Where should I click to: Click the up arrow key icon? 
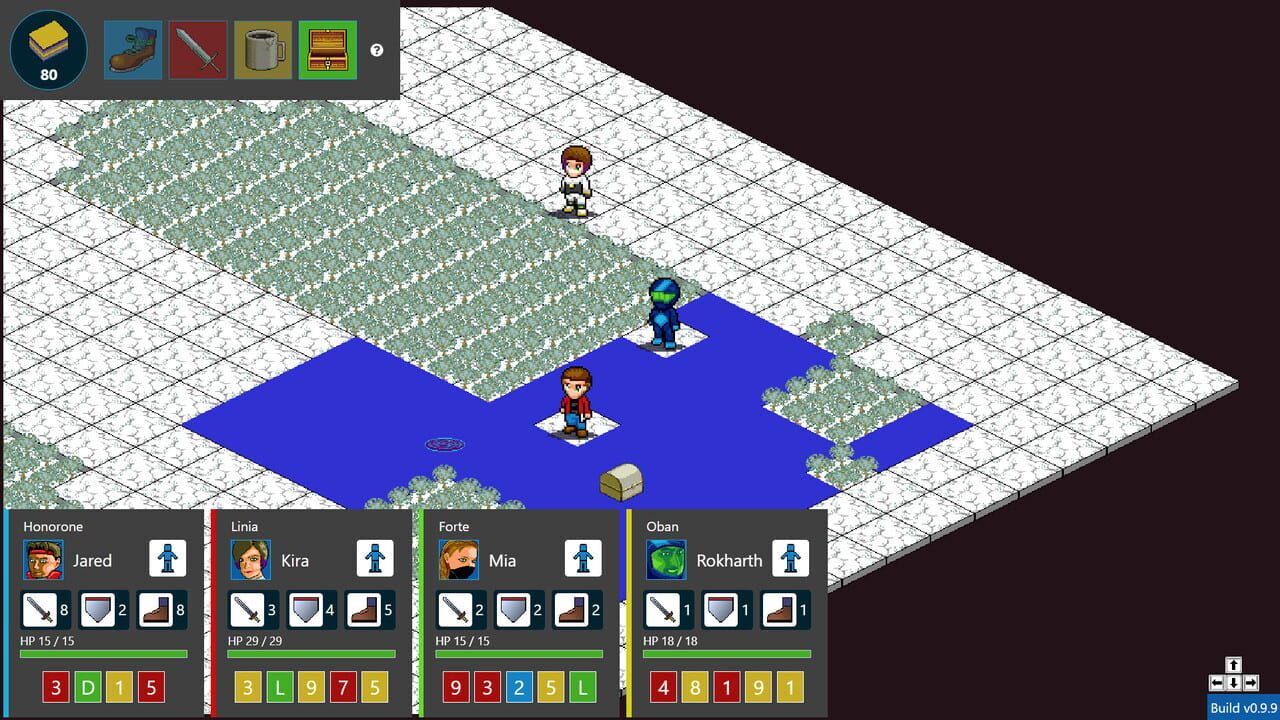[x=1233, y=662]
